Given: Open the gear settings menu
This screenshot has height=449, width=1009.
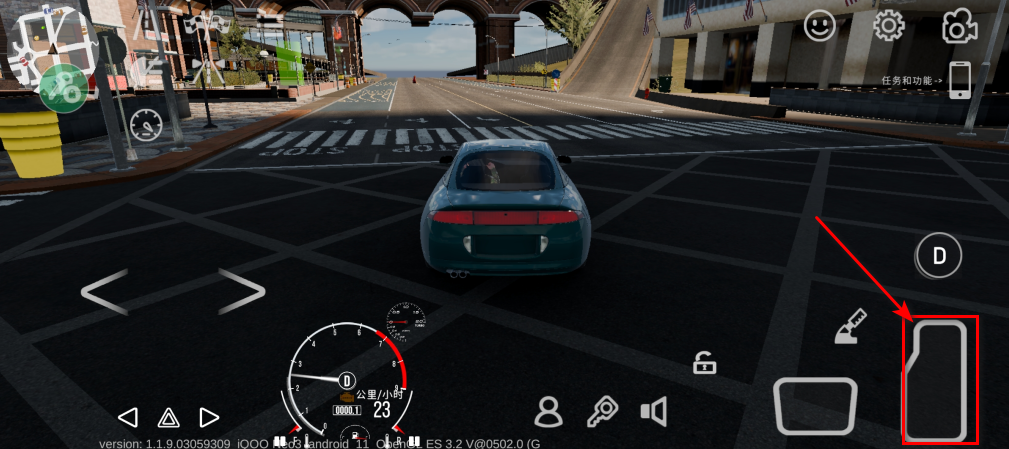Looking at the screenshot, I should (888, 26).
